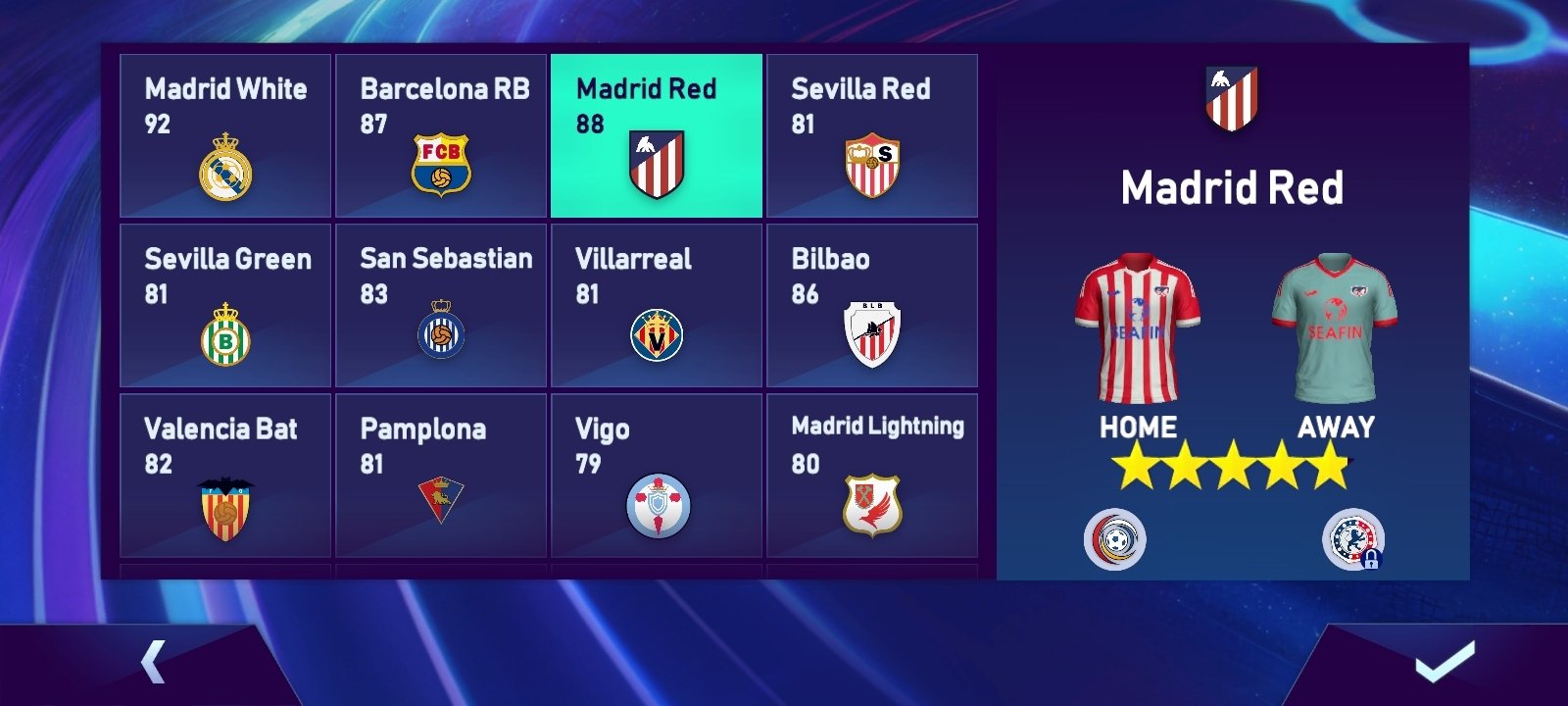
Task: Click the locked league badge icon
Action: click(x=1352, y=540)
